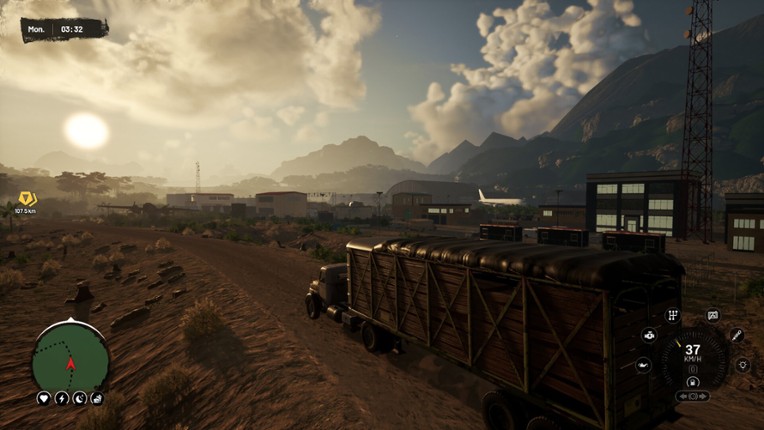This screenshot has width=764, height=430.
Task: Click the oil can icon
Action: [643, 365]
